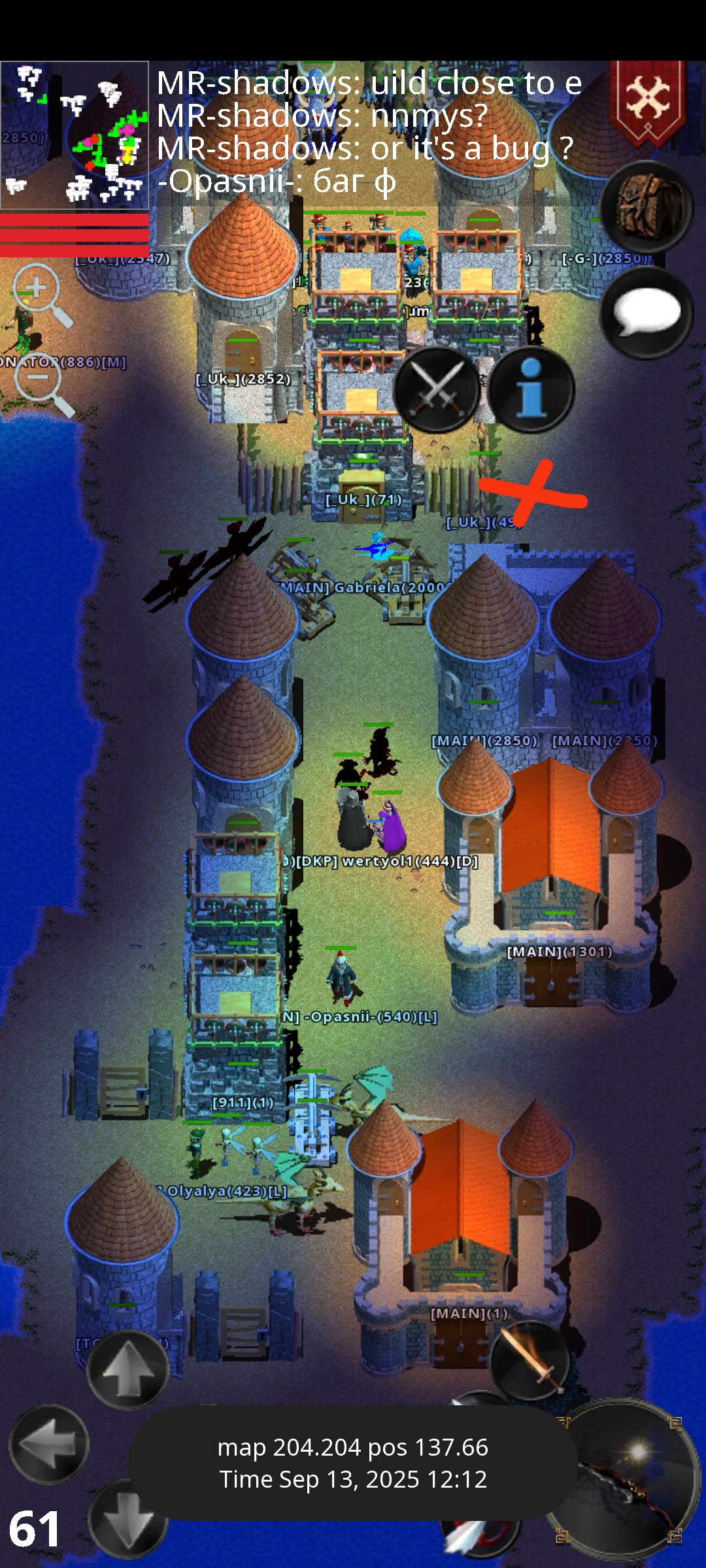Viewport: 706px width, 1568px height.
Task: Tap the crossed swords attack button
Action: coord(437,389)
